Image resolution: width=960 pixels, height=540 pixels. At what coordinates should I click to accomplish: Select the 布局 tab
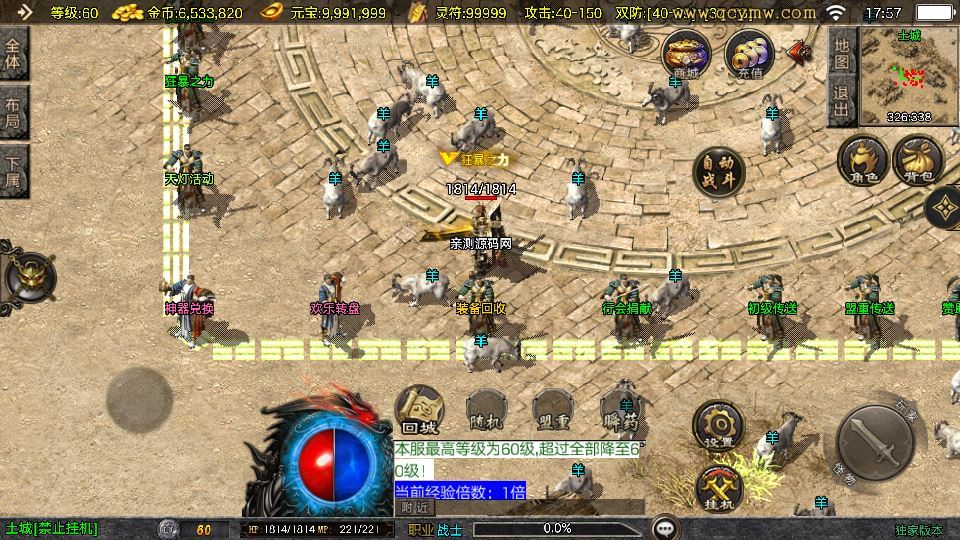[x=13, y=113]
